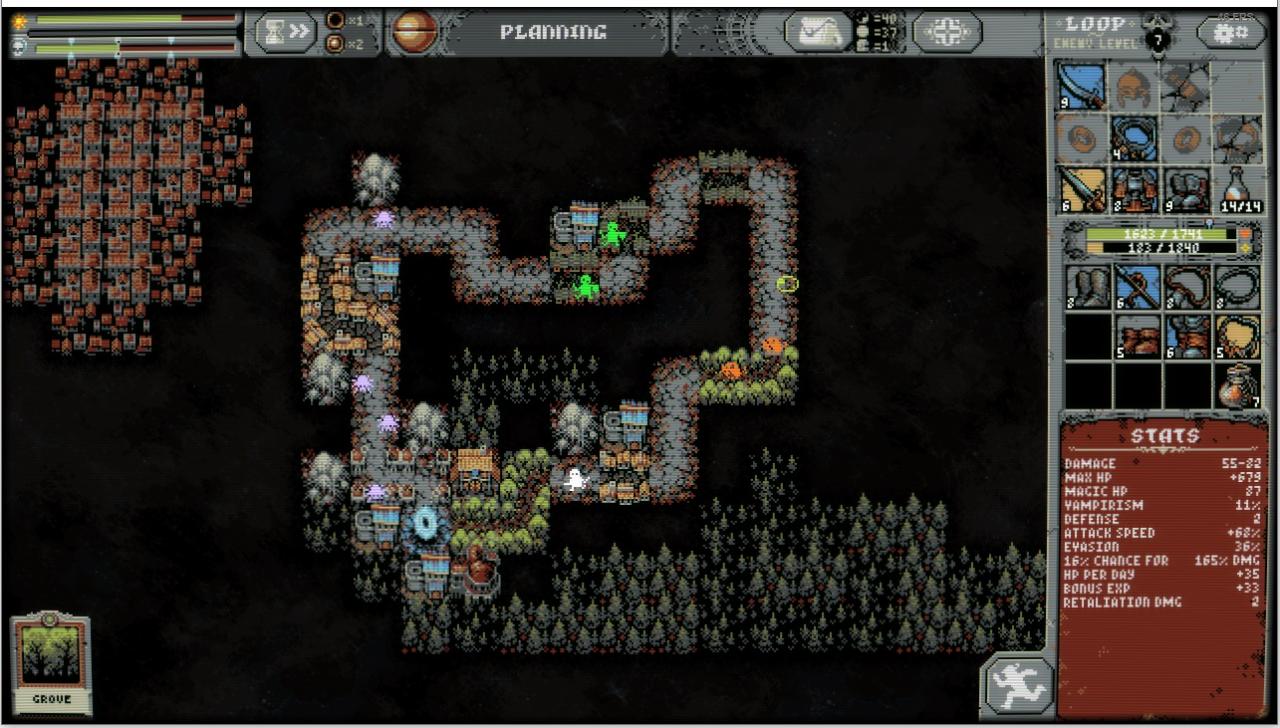Pick the brown whip-like item in inventory

[1189, 287]
